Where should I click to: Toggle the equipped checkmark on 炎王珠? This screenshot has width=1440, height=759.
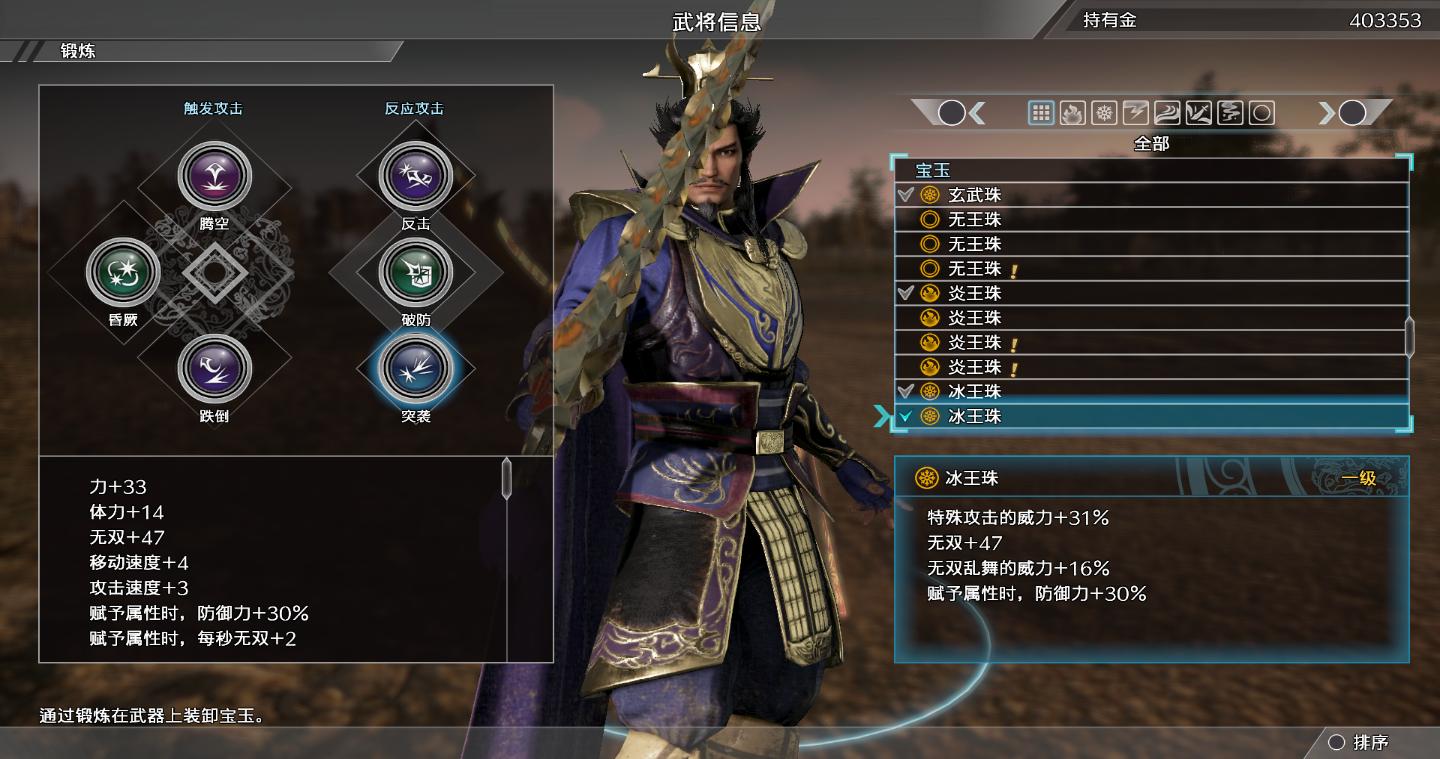pyautogui.click(x=905, y=293)
